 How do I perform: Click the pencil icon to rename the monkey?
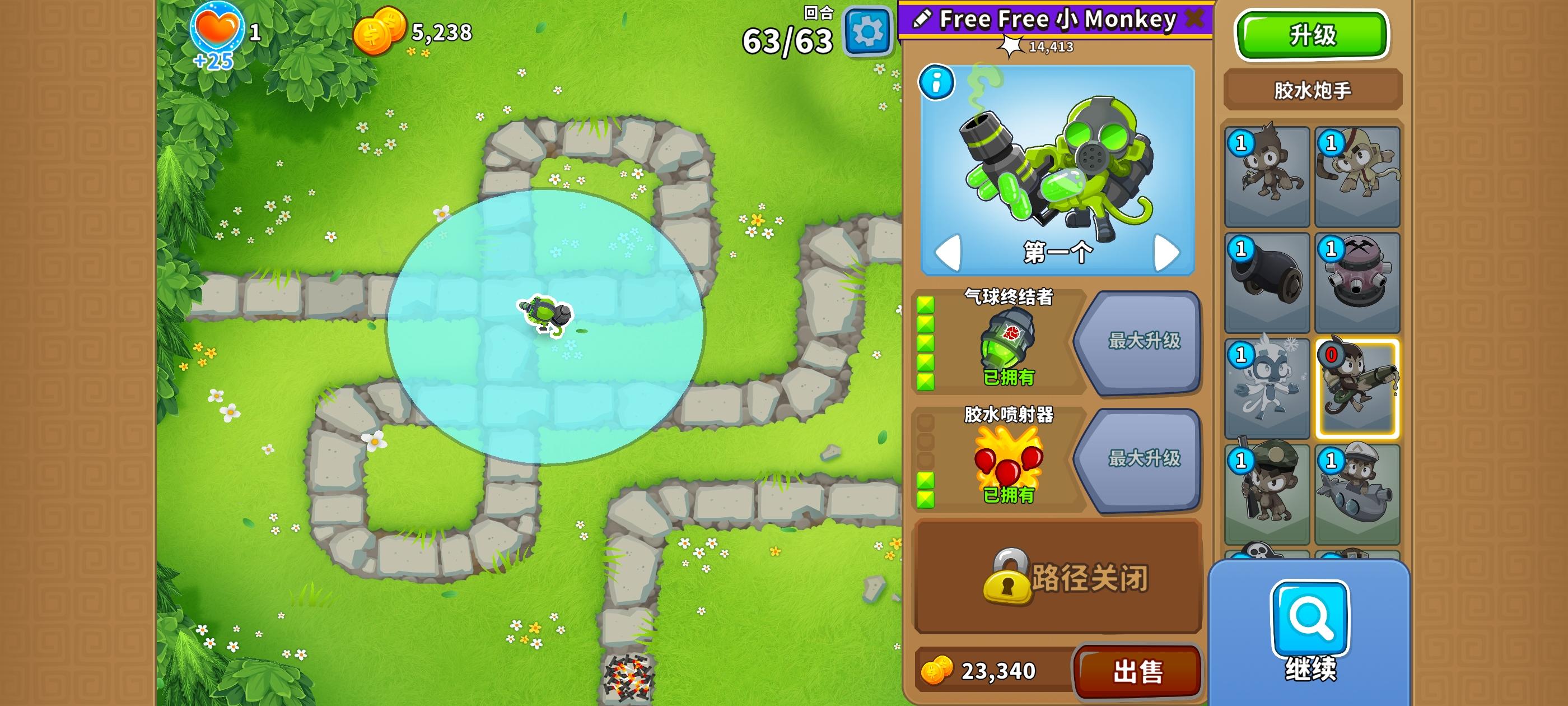click(923, 18)
